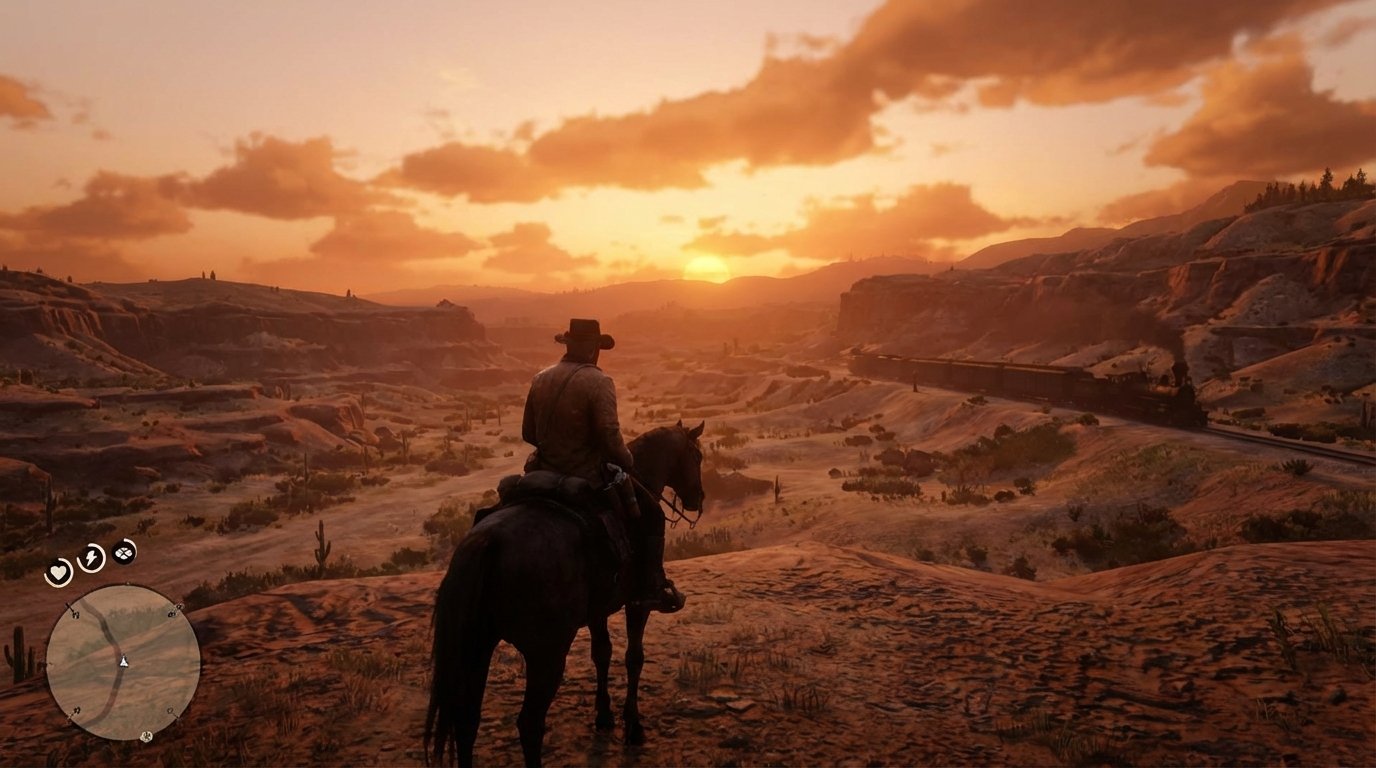Click the lightning bolt stamina core
Image resolution: width=1376 pixels, height=768 pixels.
pyautogui.click(x=91, y=557)
